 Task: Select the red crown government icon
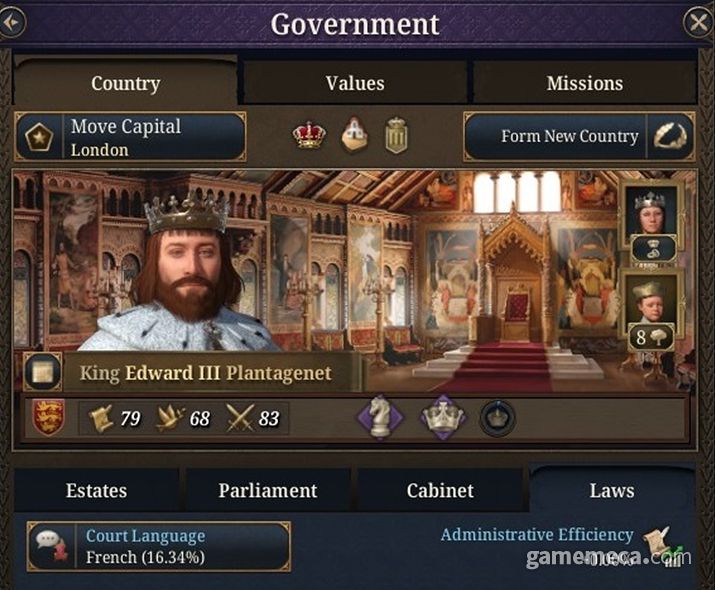[x=309, y=136]
